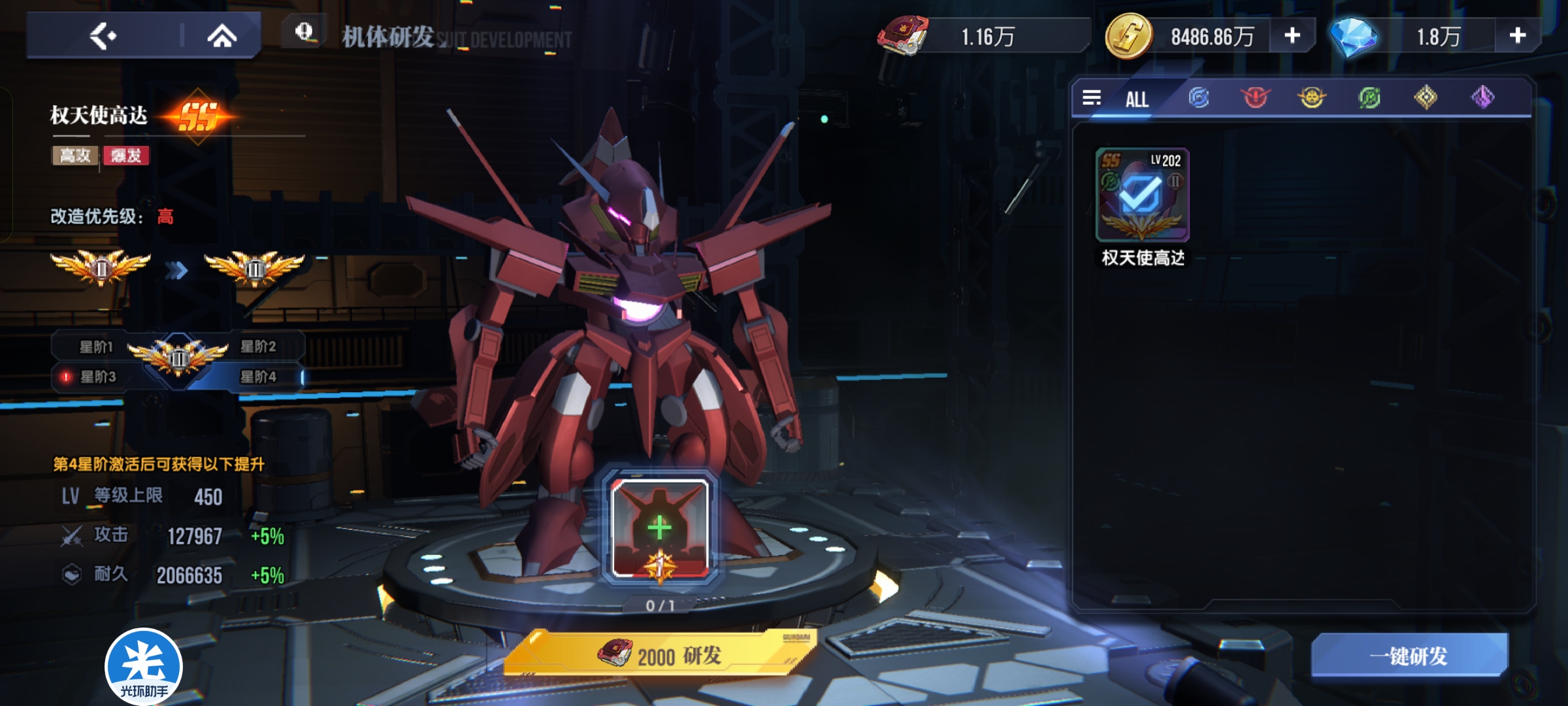The height and width of the screenshot is (706, 1568).
Task: Filter suits by the purple crystal type
Action: click(x=1482, y=98)
